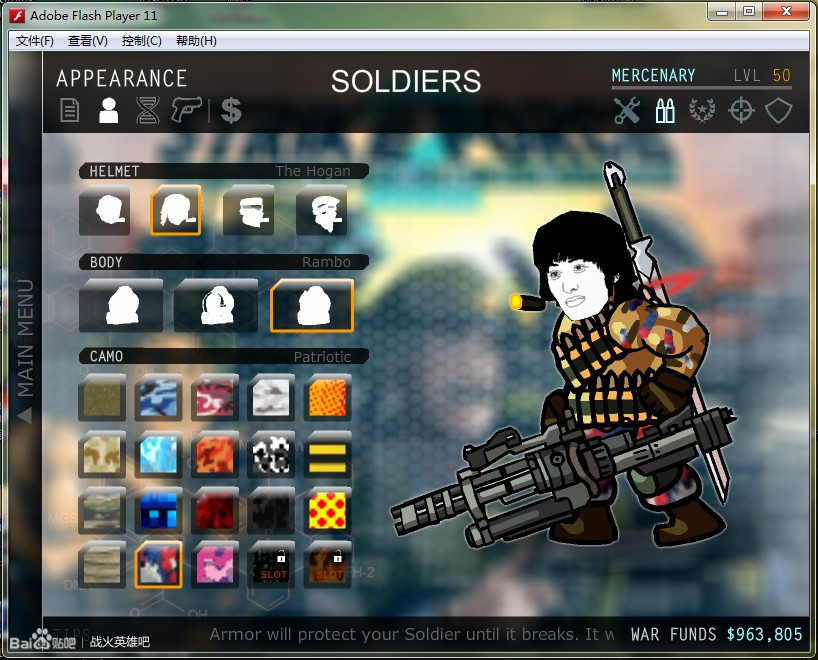Select the orange honeycomb camo swatch
The image size is (818, 660).
click(327, 398)
